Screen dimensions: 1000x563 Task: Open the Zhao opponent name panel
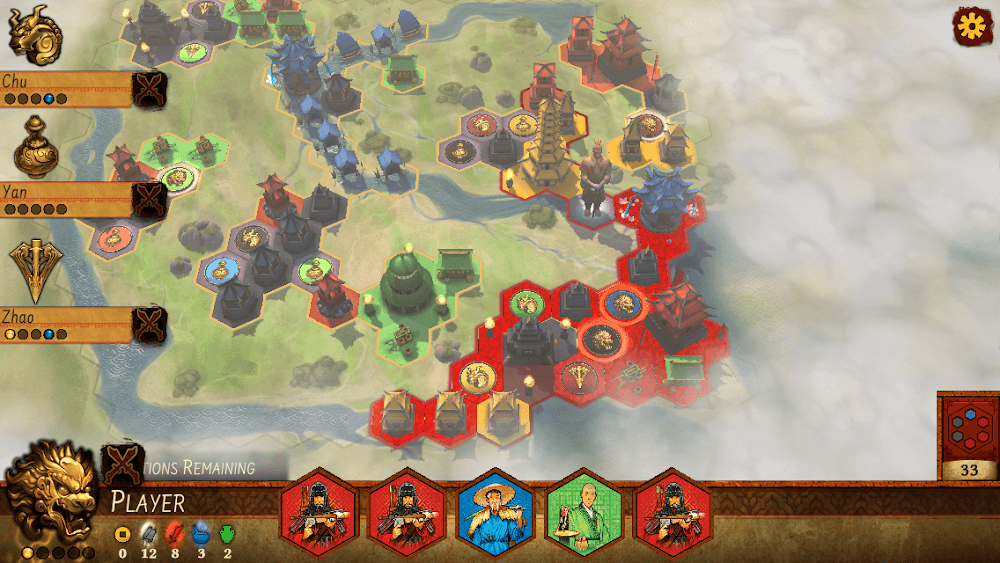(66, 323)
